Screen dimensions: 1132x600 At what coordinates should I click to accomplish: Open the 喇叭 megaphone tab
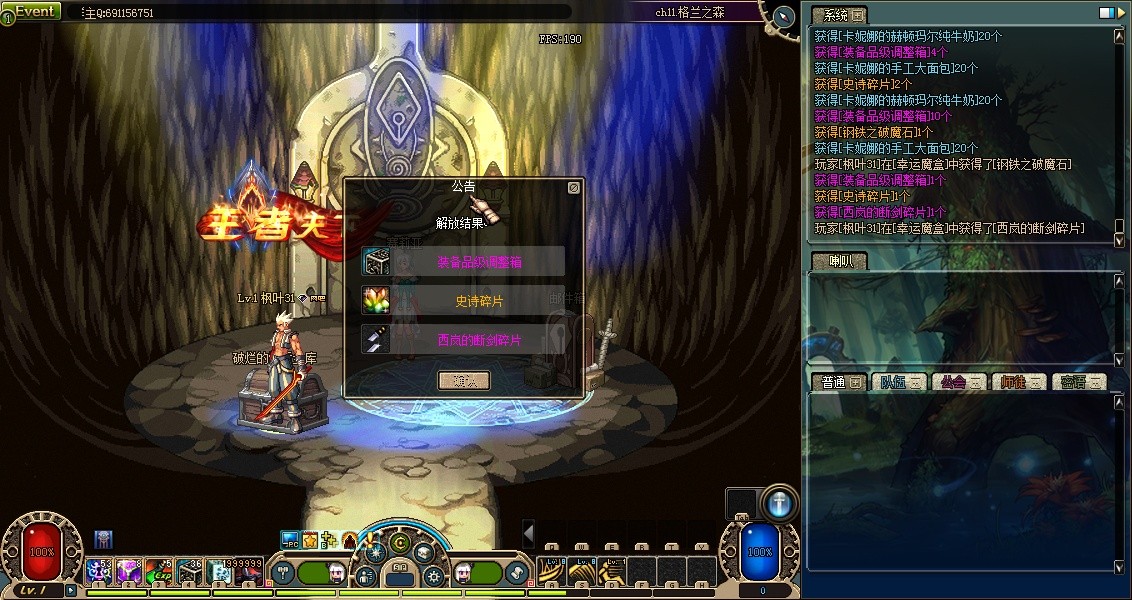pos(838,261)
